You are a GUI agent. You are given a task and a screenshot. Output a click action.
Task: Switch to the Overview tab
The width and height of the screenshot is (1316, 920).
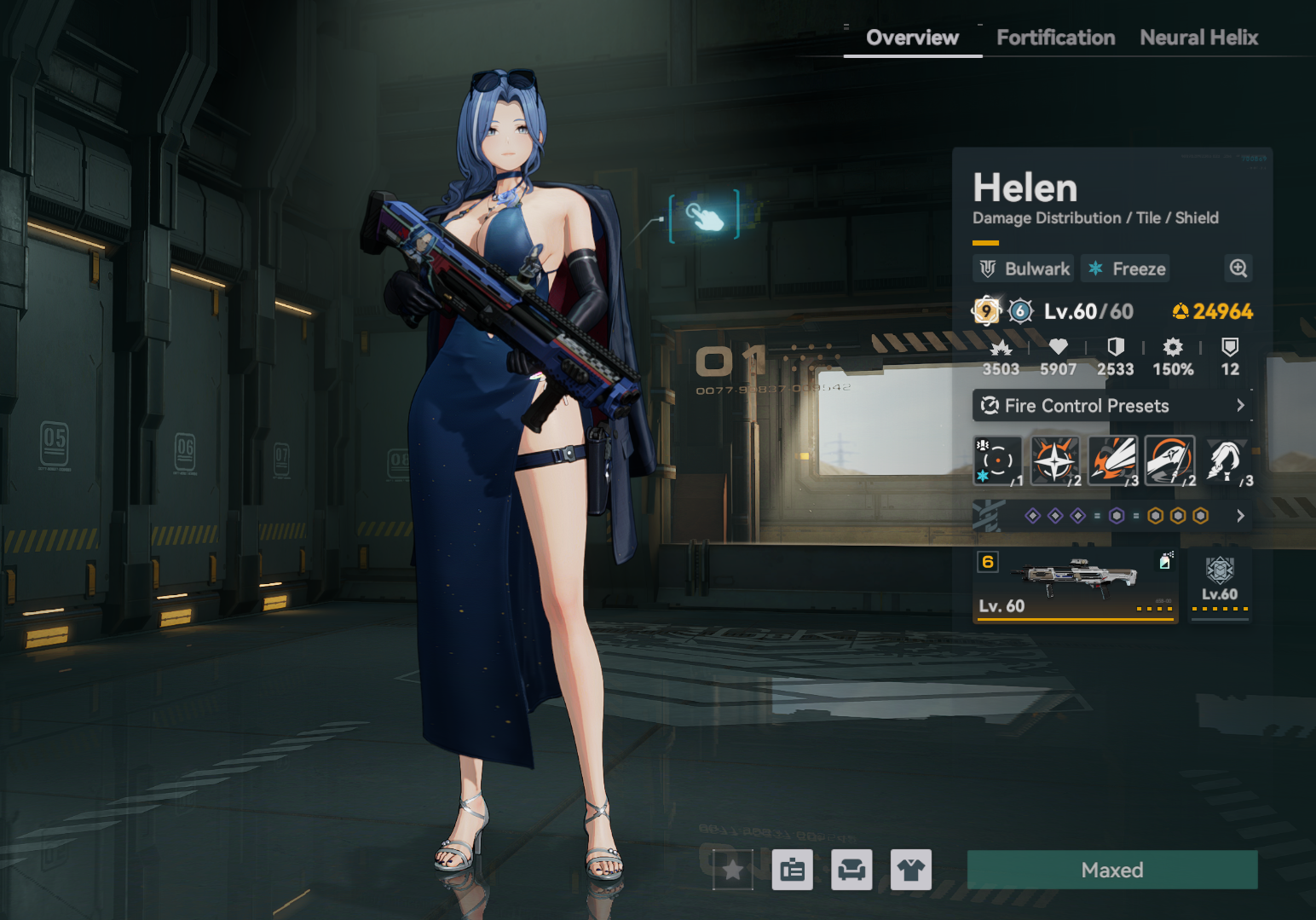point(912,38)
